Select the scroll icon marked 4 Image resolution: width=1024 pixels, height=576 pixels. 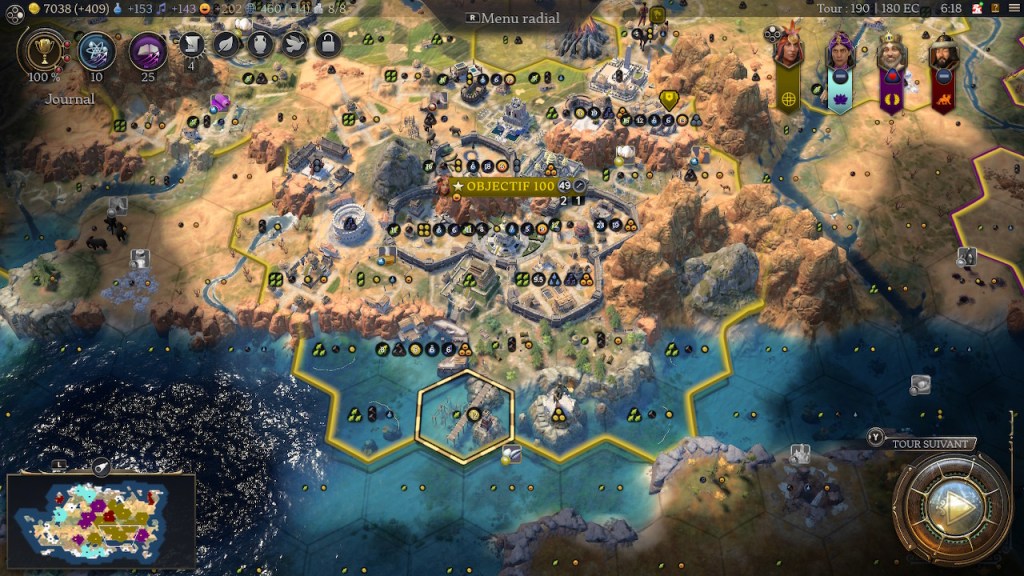click(x=193, y=44)
